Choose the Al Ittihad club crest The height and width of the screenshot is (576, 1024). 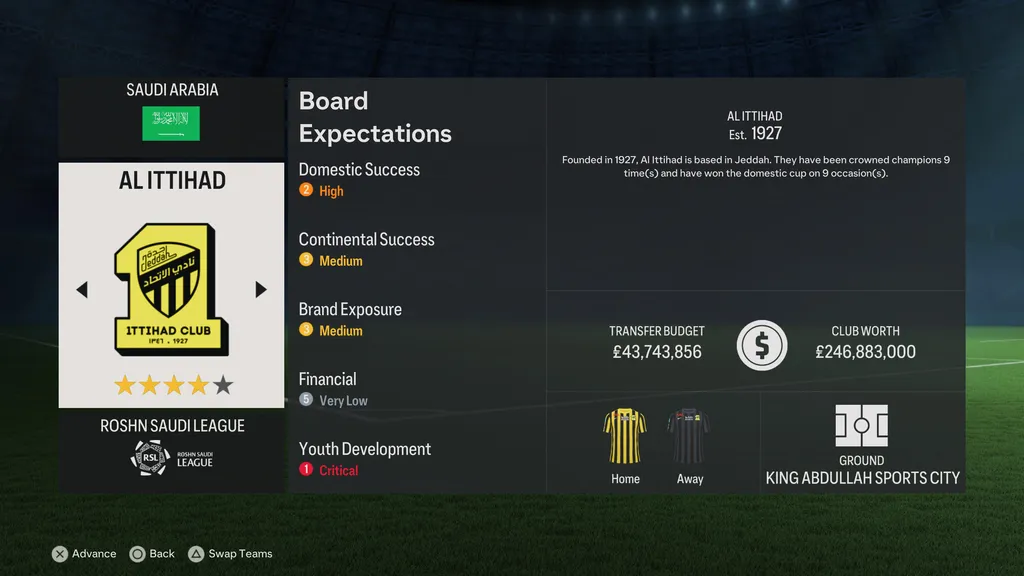click(x=171, y=290)
